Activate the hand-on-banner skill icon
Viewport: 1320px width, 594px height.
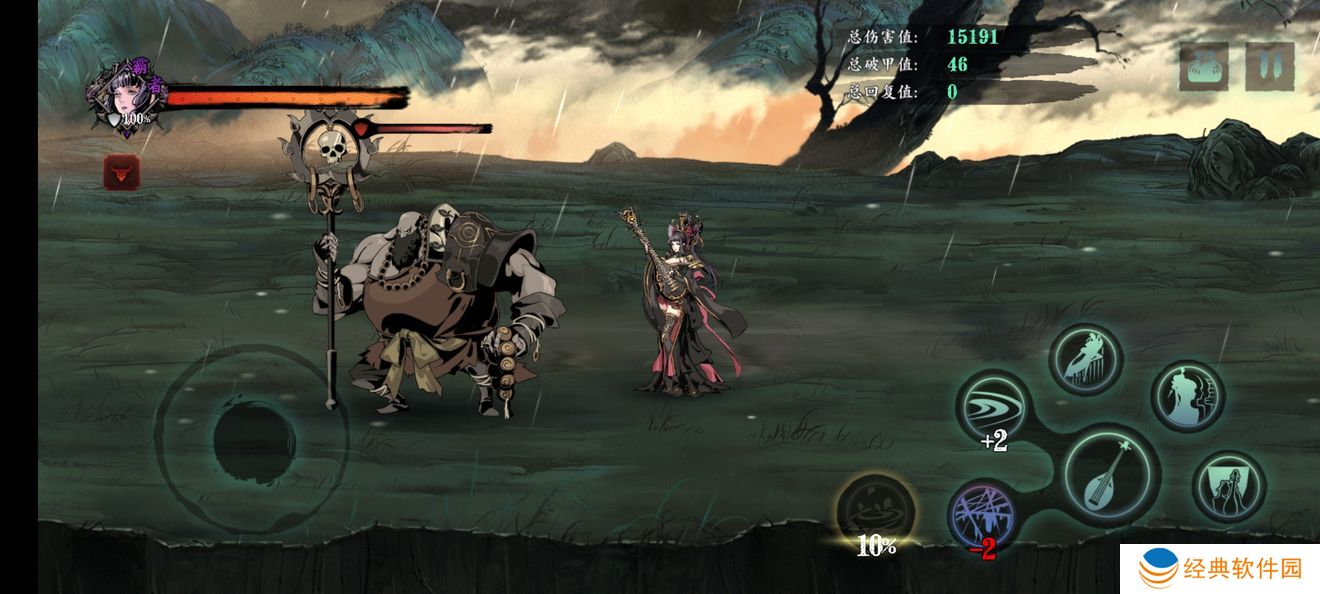click(x=1229, y=487)
